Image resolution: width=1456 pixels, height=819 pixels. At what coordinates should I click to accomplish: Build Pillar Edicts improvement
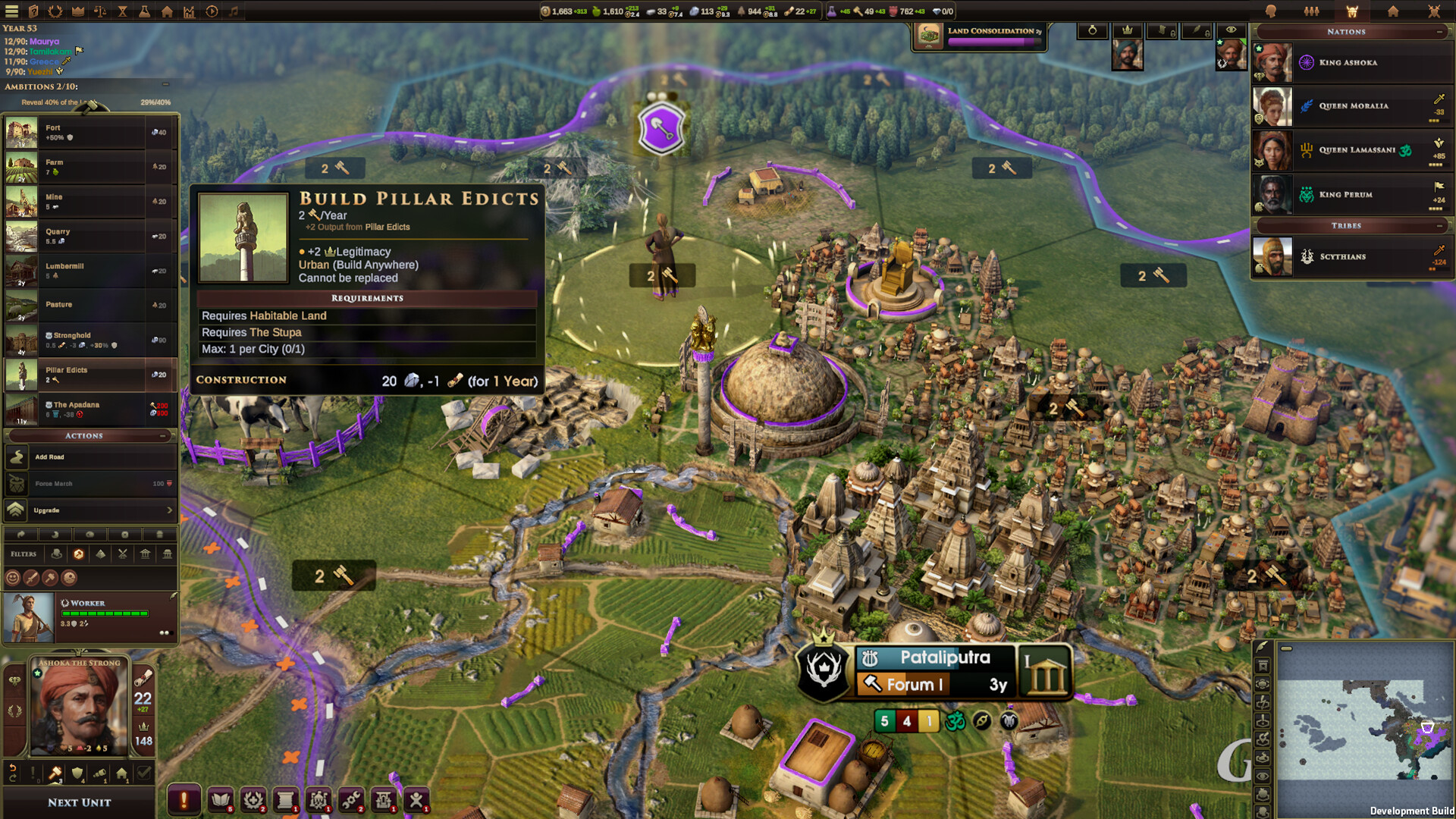pyautogui.click(x=89, y=375)
